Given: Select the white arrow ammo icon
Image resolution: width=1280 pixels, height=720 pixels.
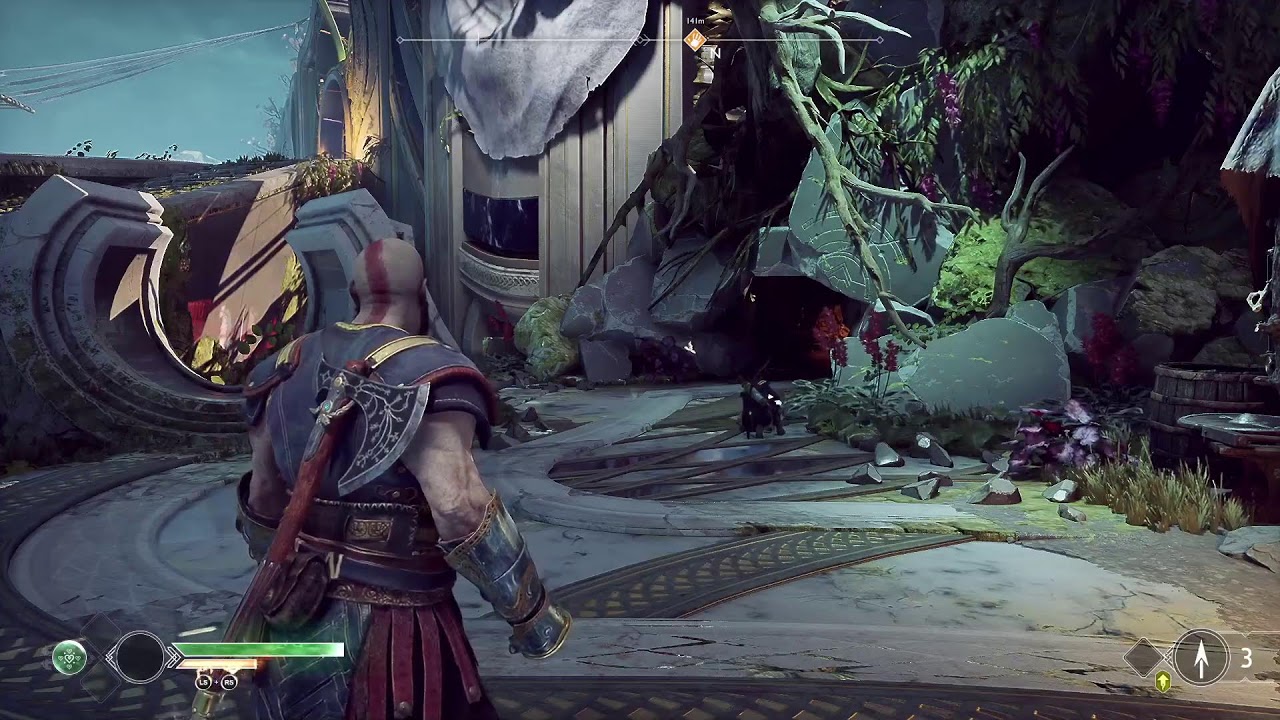Looking at the screenshot, I should [1200, 657].
